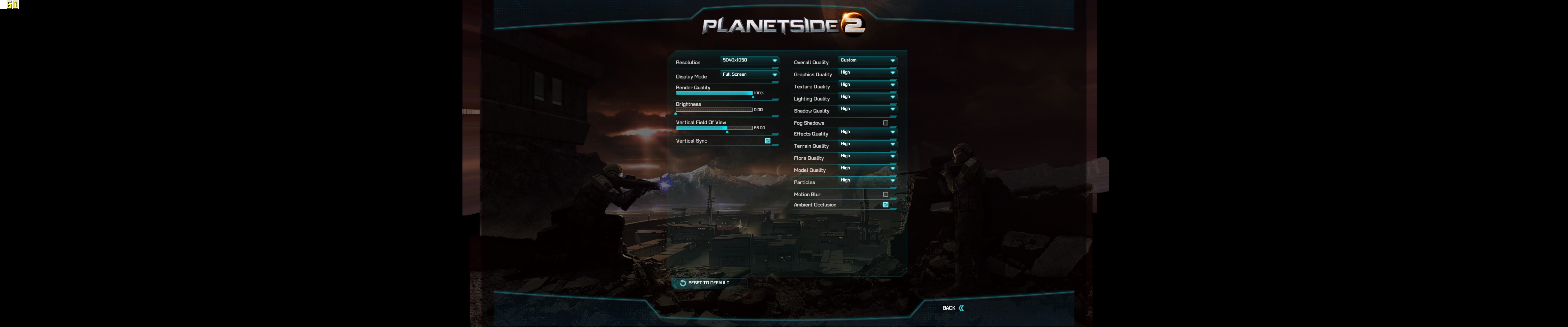Disable Vertical Sync
Viewport: 1568px width, 327px height.
pyautogui.click(x=768, y=140)
